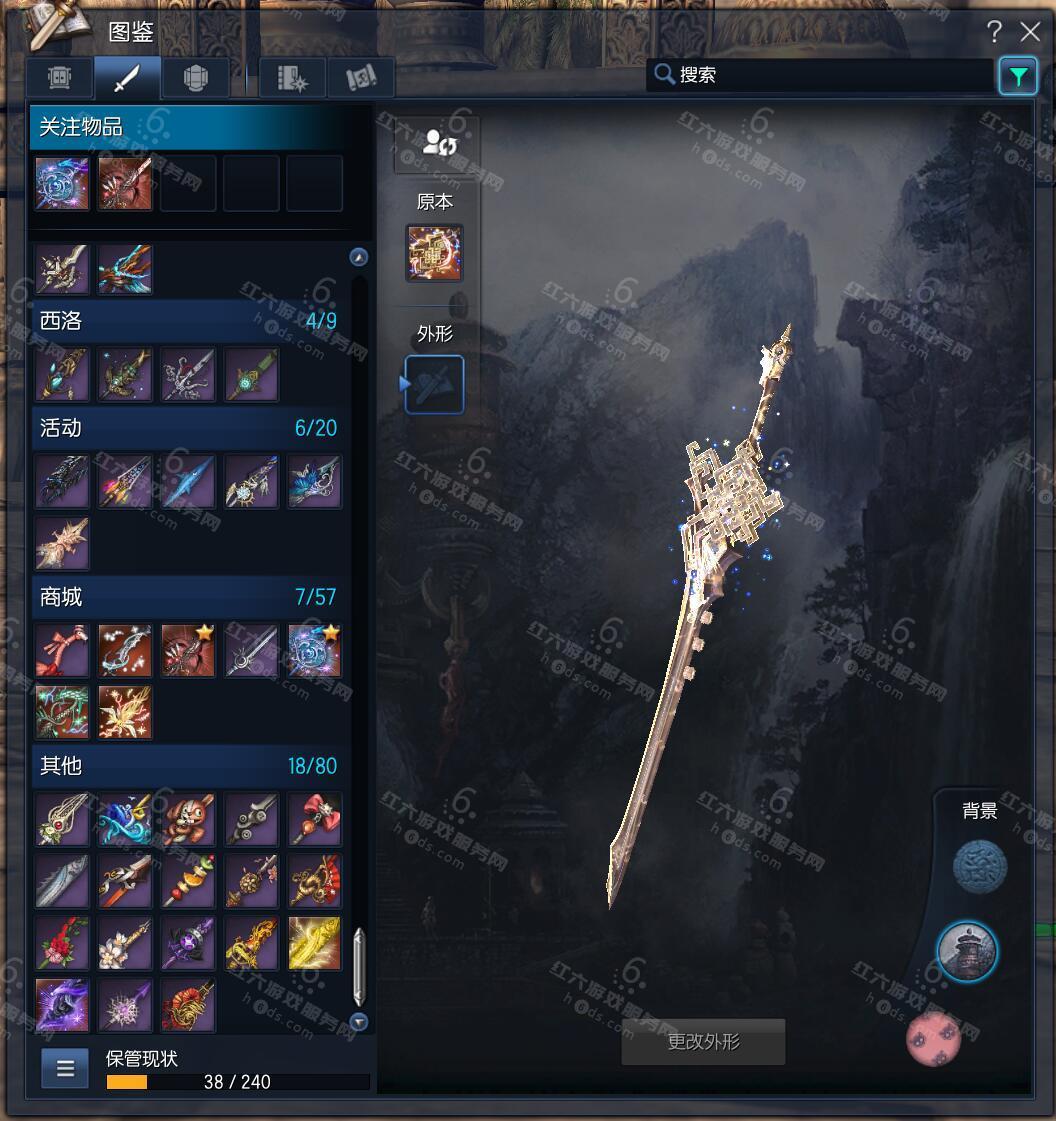
Task: Toggle the green filter funnel button
Action: coord(1018,76)
